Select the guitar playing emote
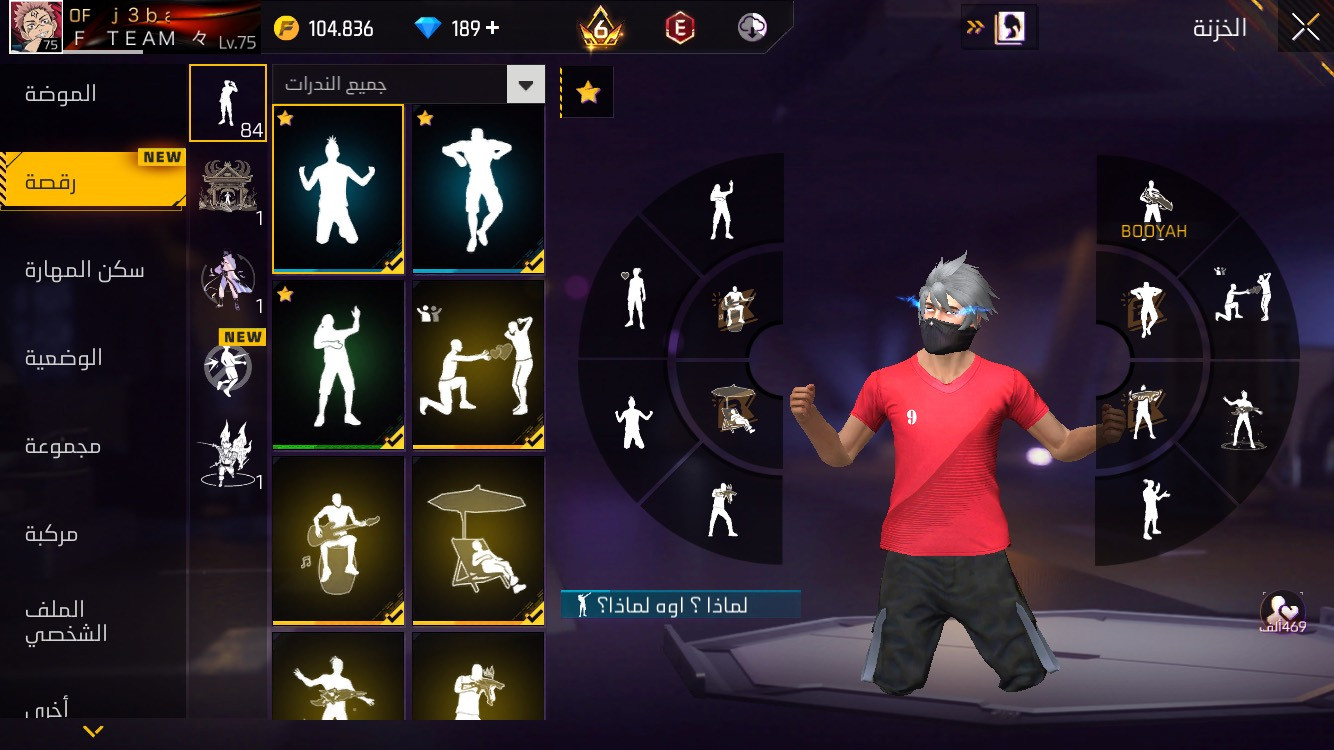 coord(338,540)
